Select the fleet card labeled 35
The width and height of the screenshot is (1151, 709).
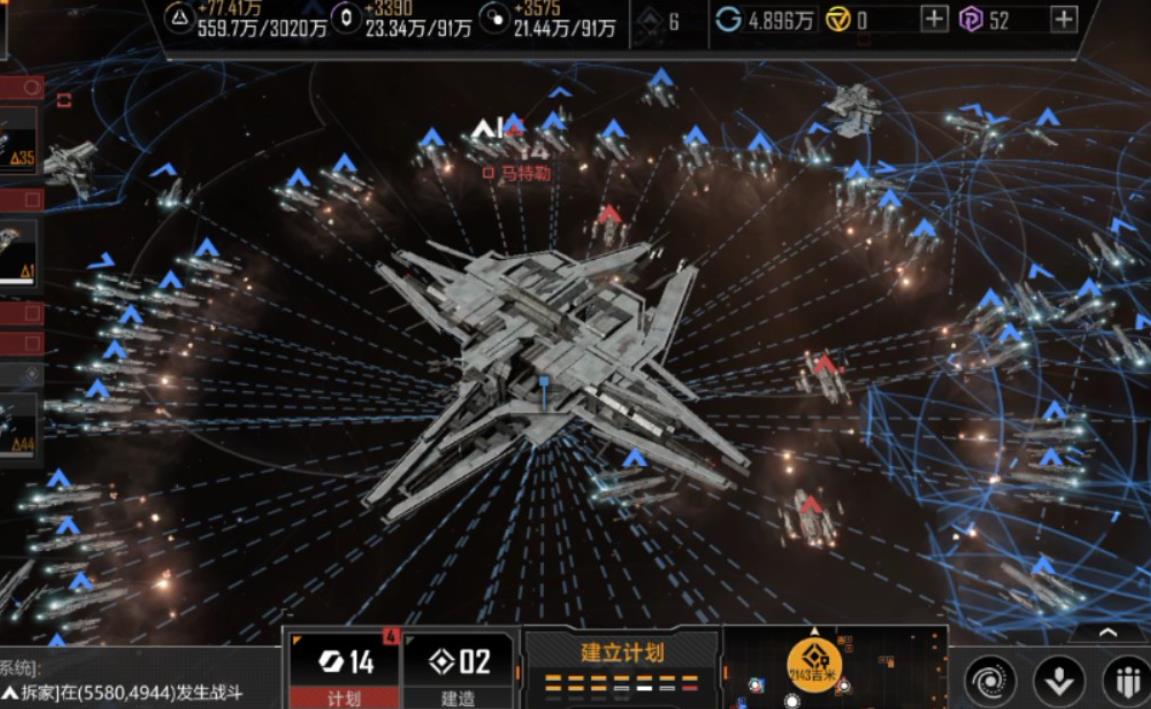pyautogui.click(x=20, y=140)
